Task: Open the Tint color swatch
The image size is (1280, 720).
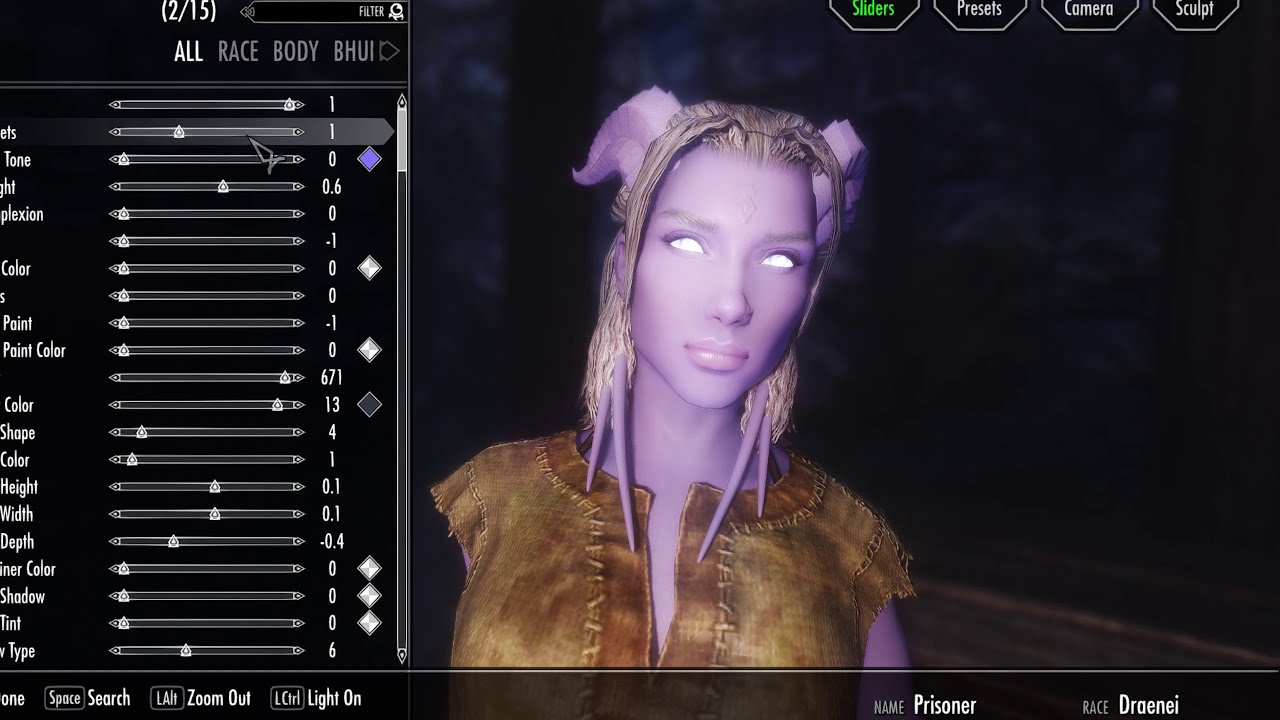Action: point(369,623)
